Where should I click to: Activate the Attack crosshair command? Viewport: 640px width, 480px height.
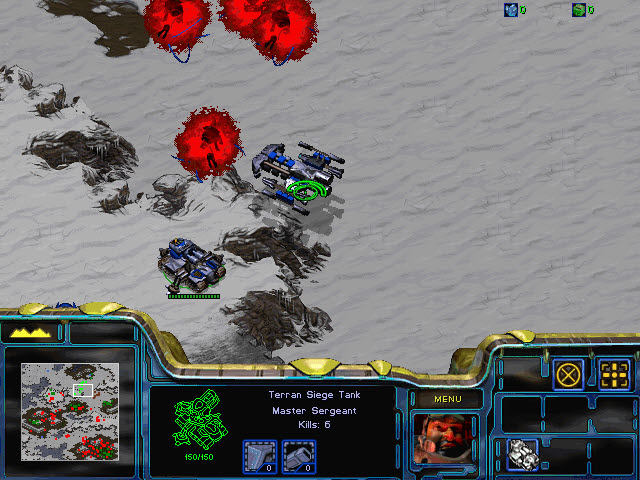(613, 374)
